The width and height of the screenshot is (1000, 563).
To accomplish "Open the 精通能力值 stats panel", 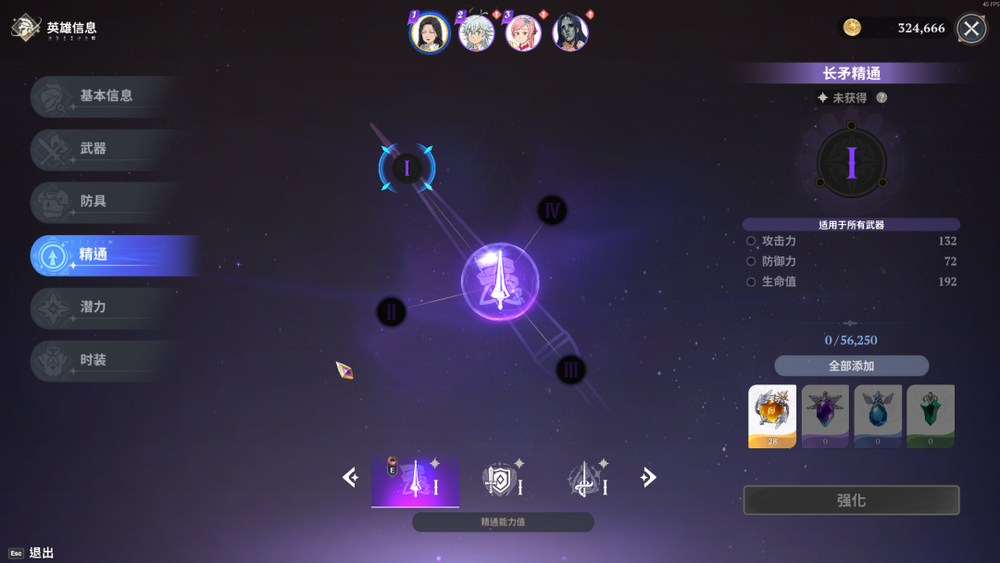I will point(502,522).
